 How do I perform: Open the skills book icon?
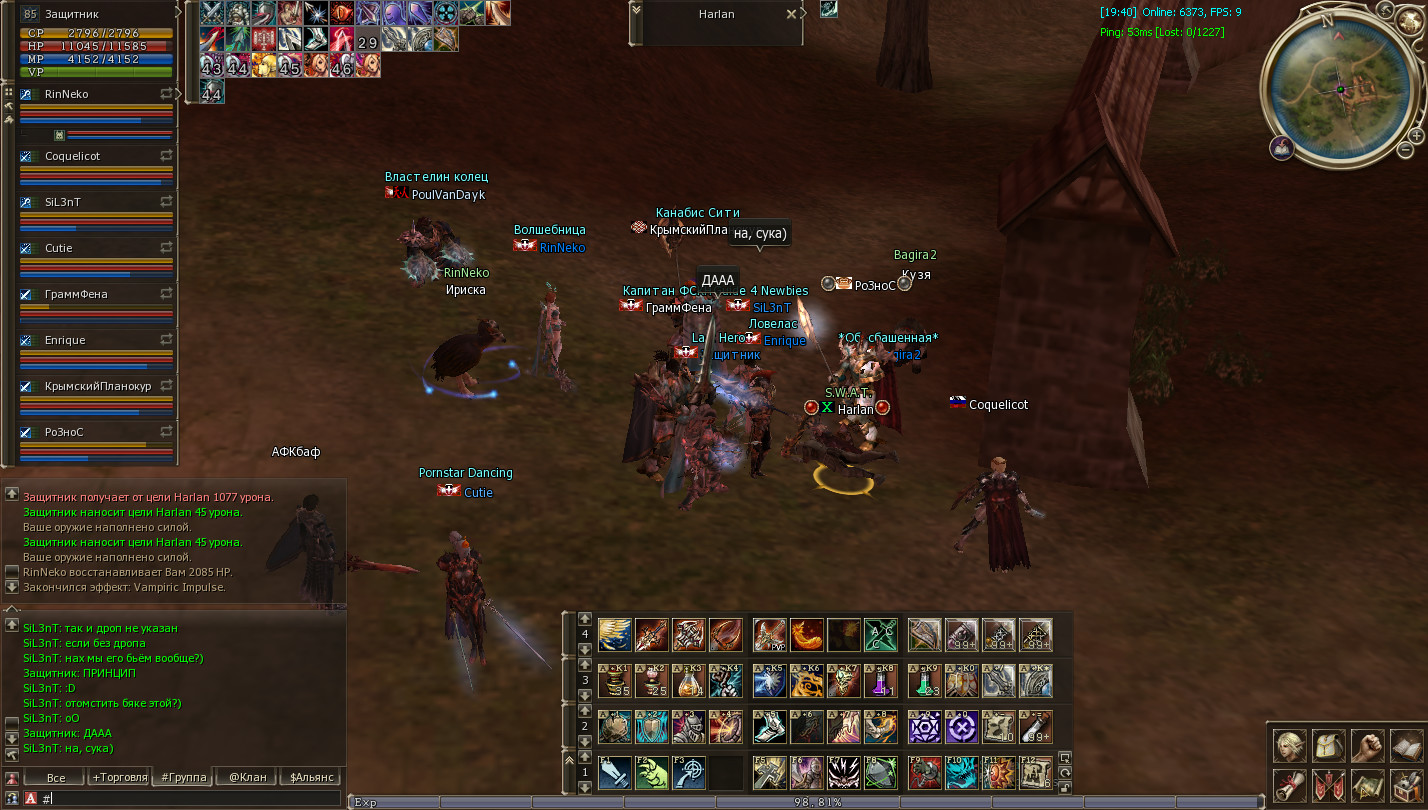[1407, 746]
